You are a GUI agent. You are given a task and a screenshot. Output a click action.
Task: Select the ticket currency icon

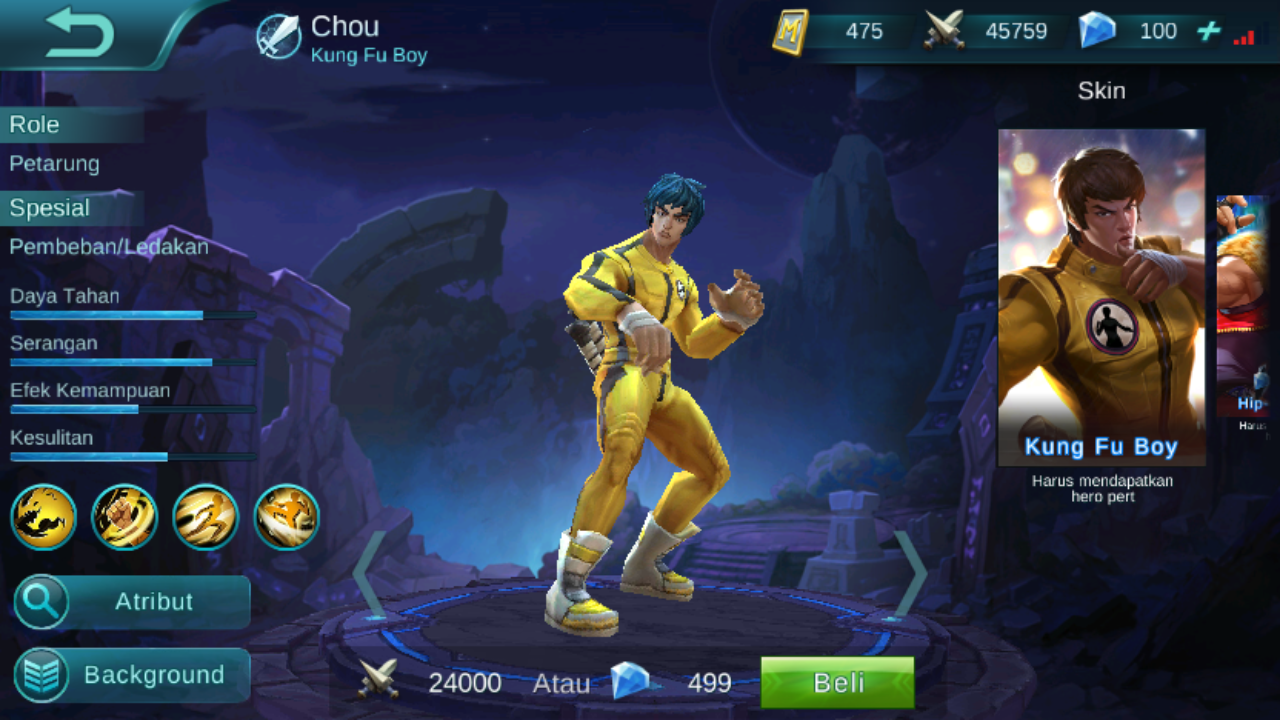pos(789,30)
